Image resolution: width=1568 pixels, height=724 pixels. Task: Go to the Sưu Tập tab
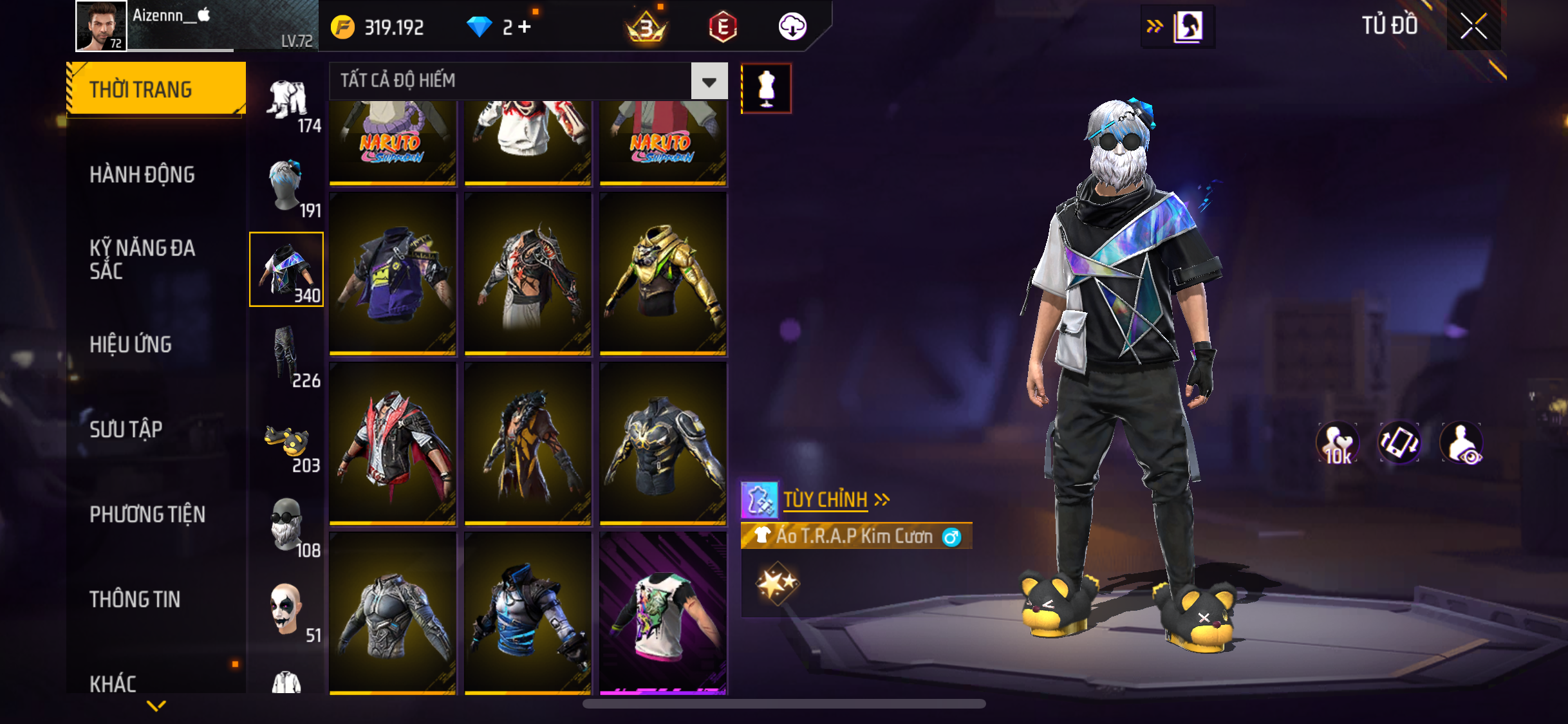click(x=126, y=429)
